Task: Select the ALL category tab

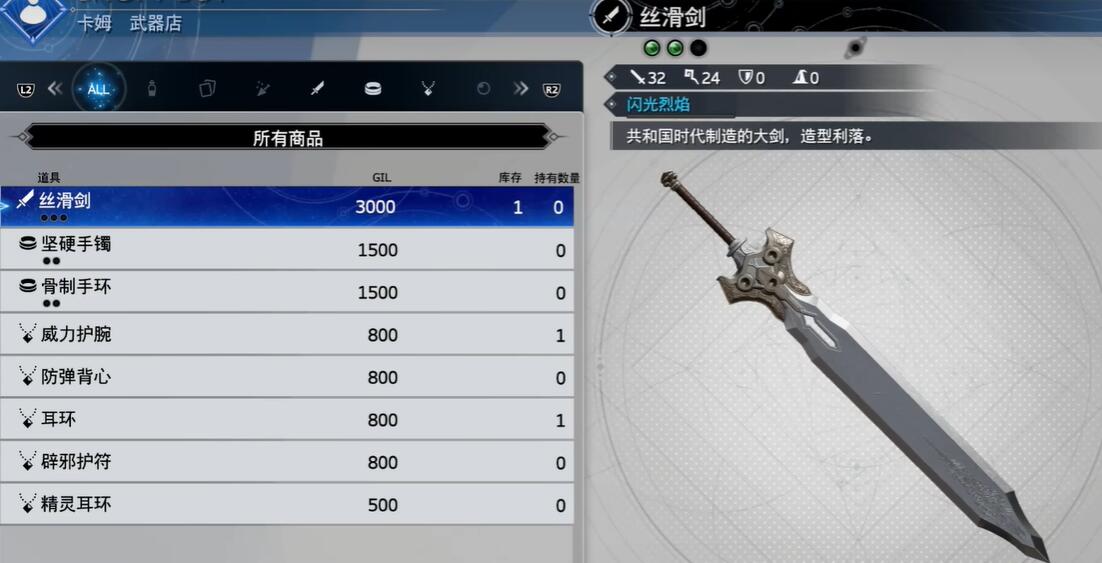Action: (98, 89)
